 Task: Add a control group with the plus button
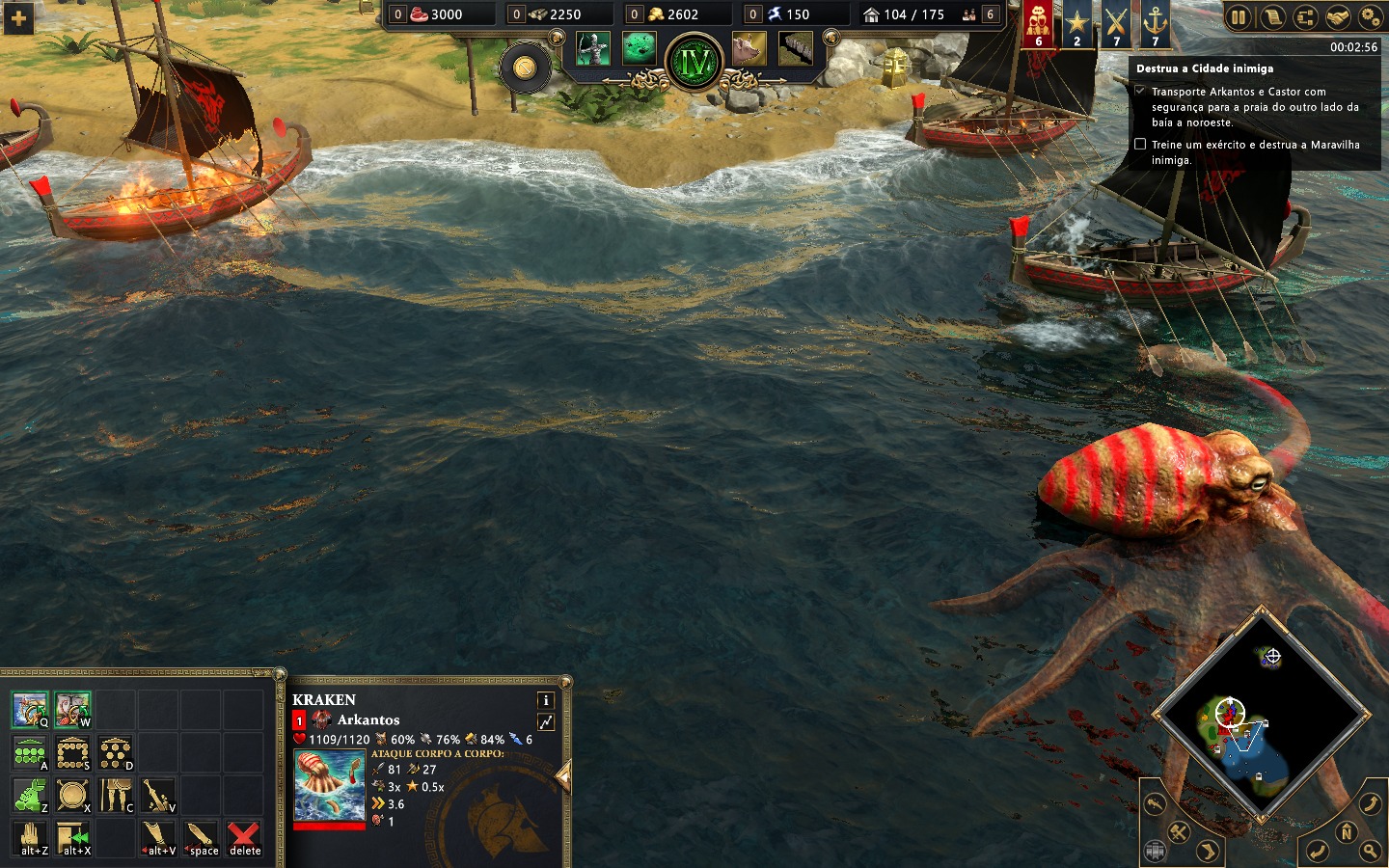[x=18, y=17]
